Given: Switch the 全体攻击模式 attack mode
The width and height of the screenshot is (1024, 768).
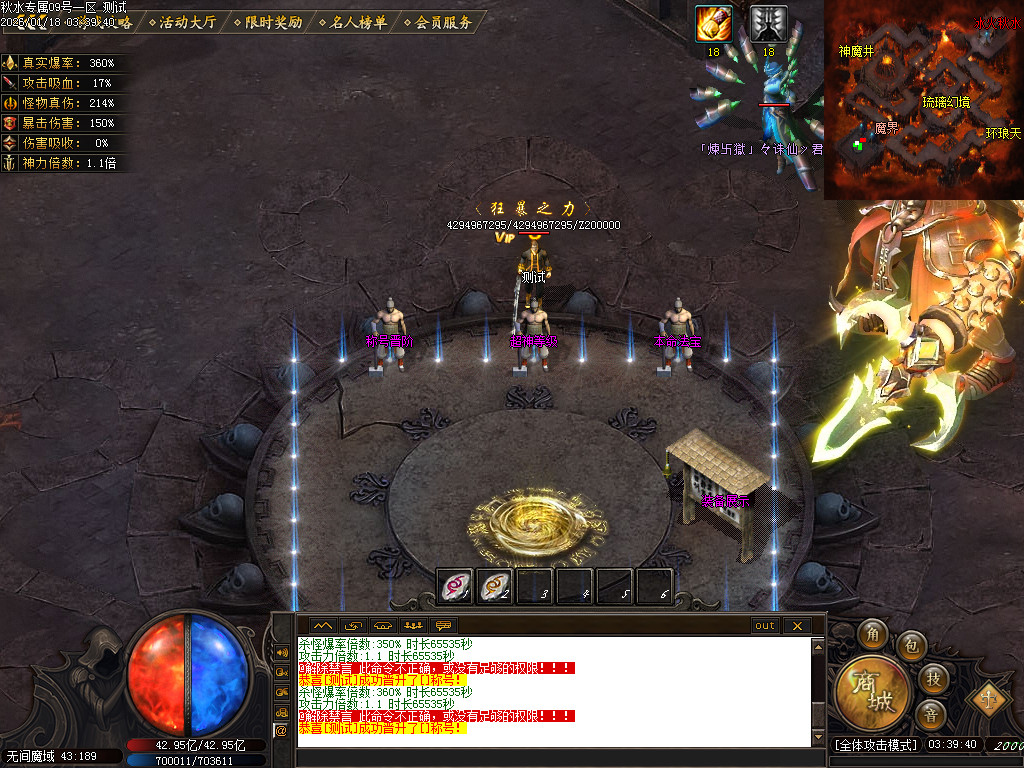Looking at the screenshot, I should (x=876, y=745).
